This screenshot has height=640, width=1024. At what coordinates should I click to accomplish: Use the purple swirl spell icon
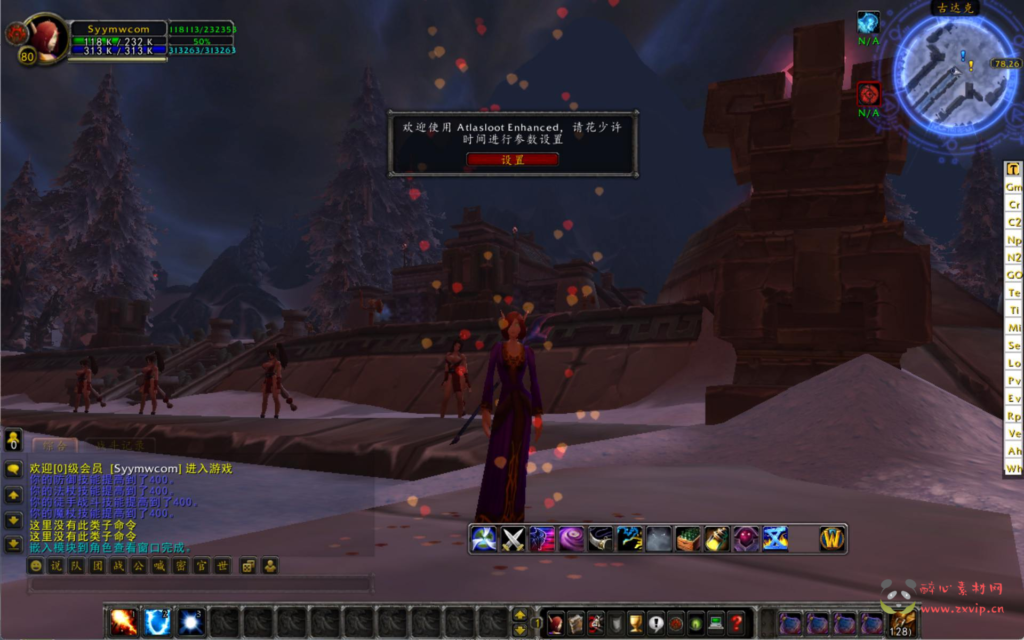tap(571, 539)
